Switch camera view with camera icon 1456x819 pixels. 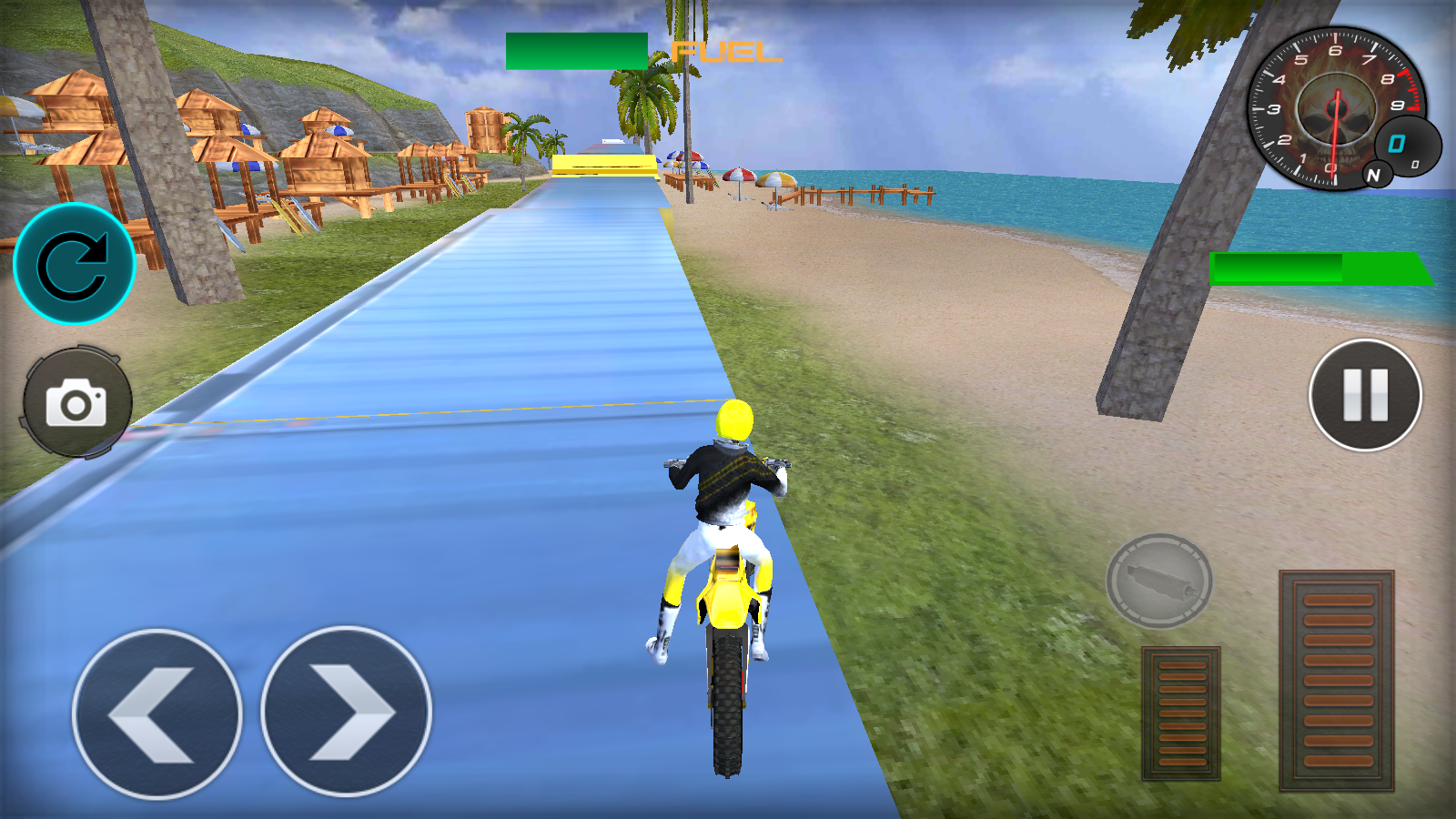click(76, 402)
